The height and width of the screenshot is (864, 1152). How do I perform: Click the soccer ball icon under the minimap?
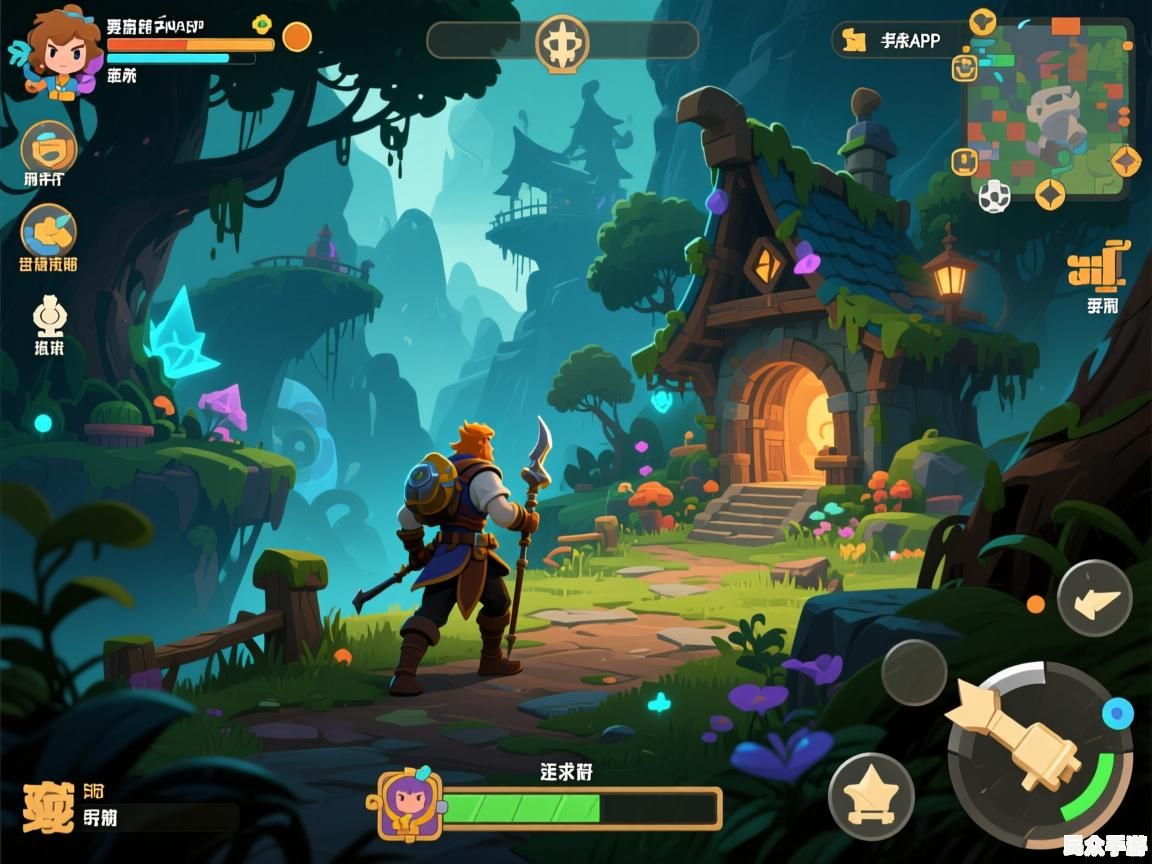pos(994,196)
